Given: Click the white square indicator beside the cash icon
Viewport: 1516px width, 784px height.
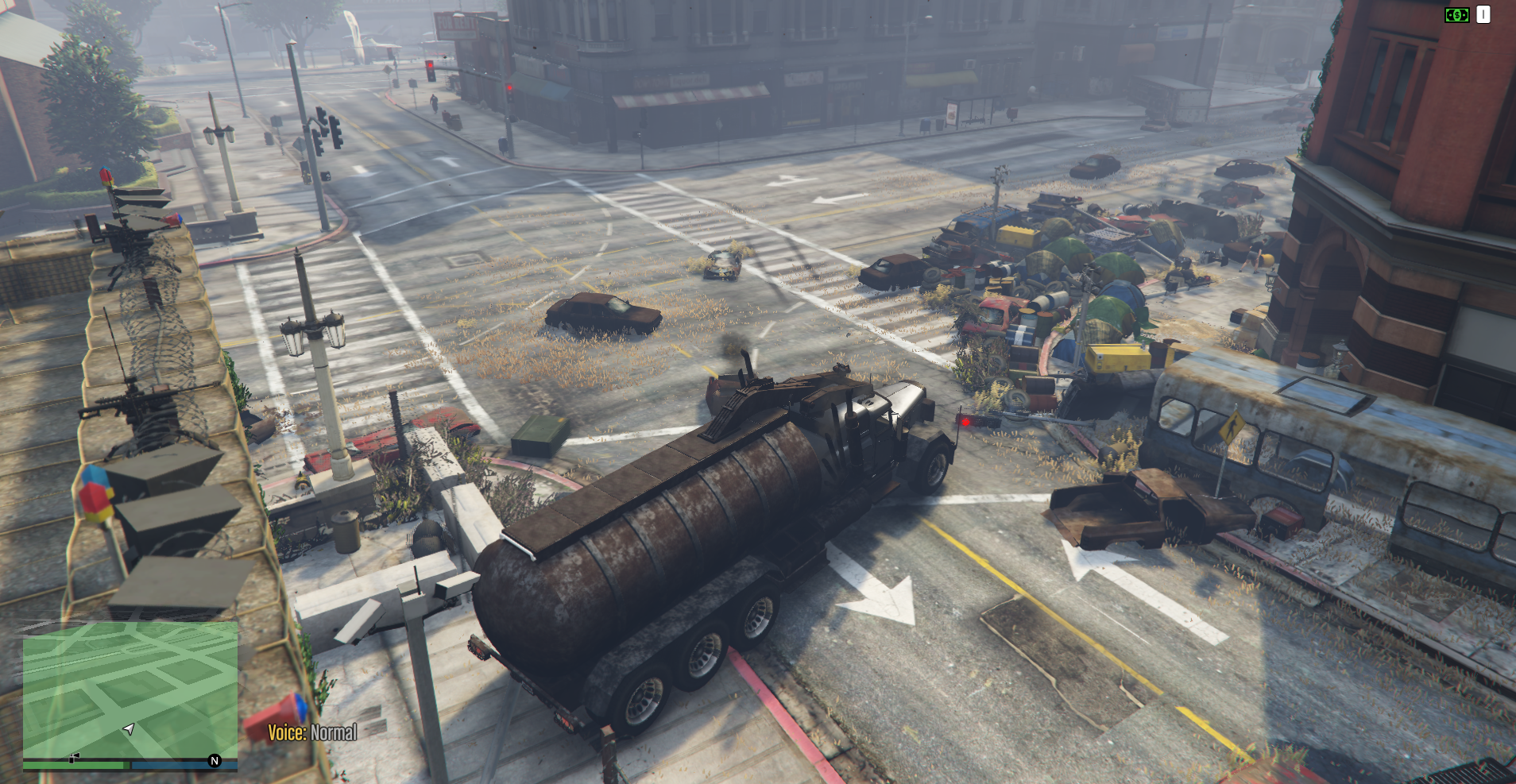Looking at the screenshot, I should point(1483,15).
